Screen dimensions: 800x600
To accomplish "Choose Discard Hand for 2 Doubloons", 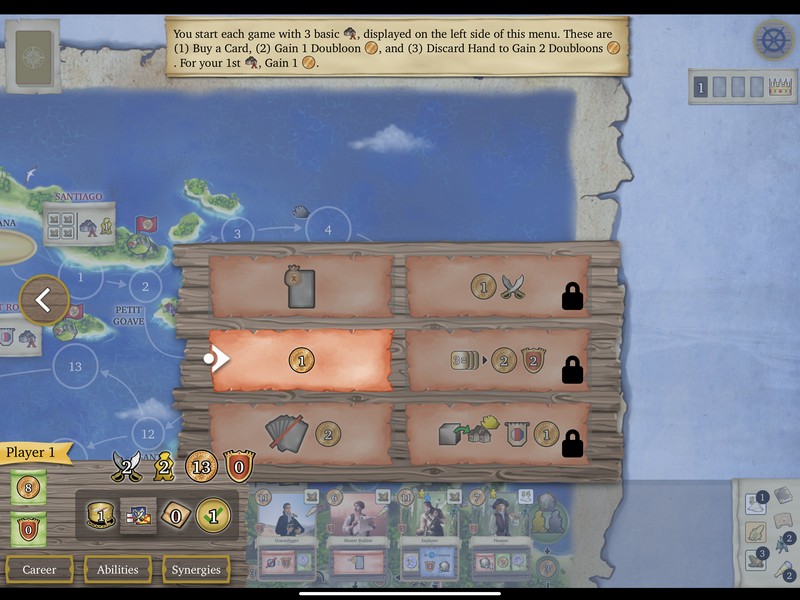I will 300,432.
